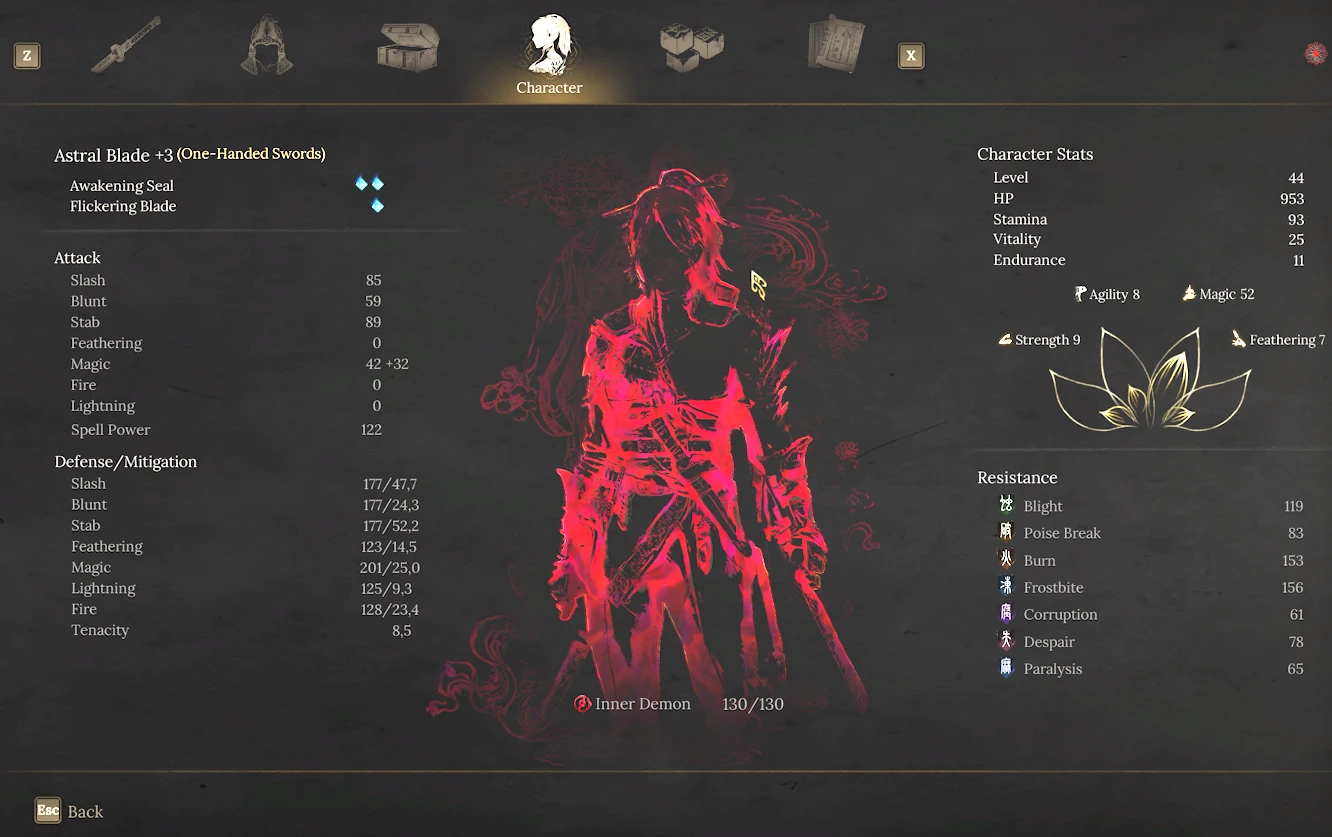The image size is (1332, 837).
Task: Select the Frostbite resistance icon
Action: click(1007, 587)
